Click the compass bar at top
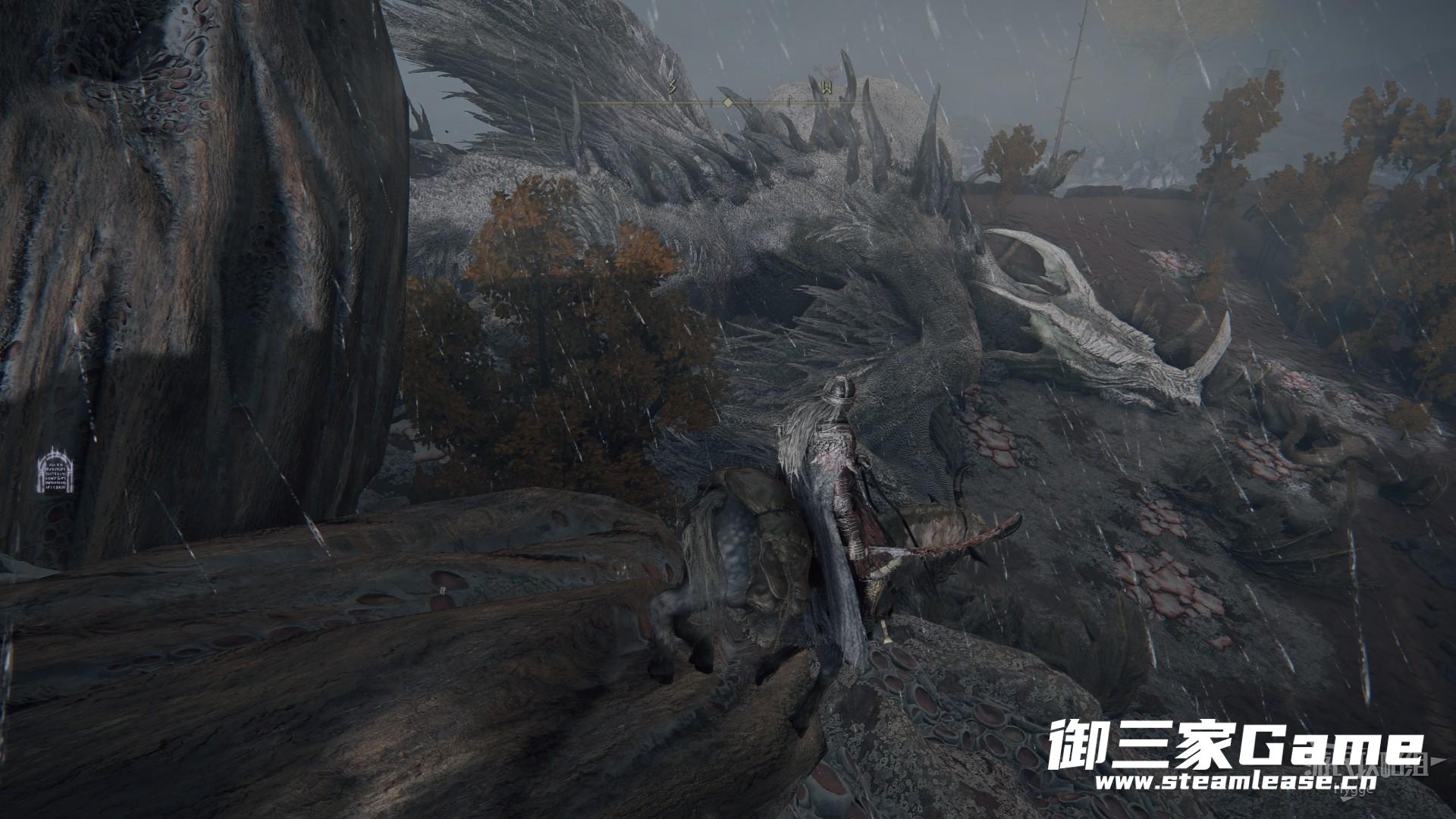Screen dimensions: 1456x819 [x=726, y=100]
